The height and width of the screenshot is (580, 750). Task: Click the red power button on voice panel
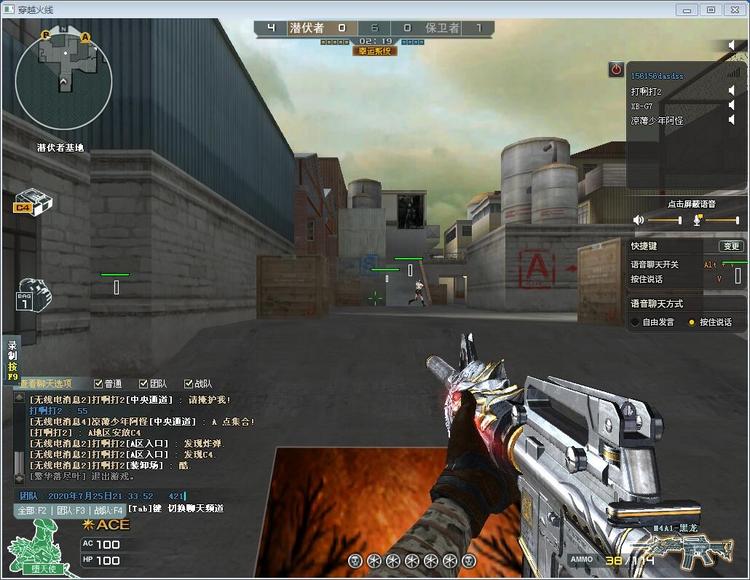pos(616,70)
